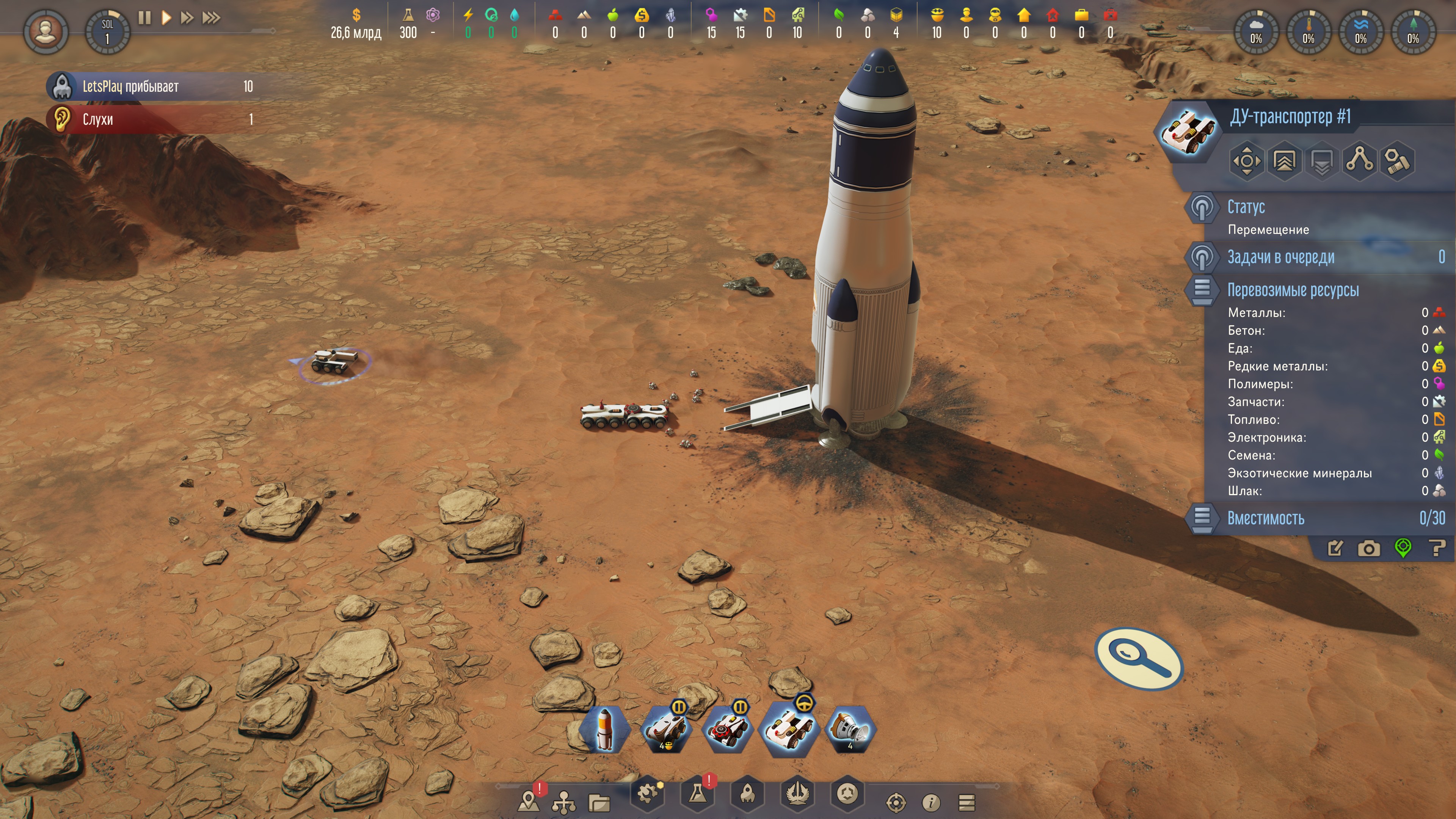
Task: Open the LetsPlay arriving notification
Action: 152,86
